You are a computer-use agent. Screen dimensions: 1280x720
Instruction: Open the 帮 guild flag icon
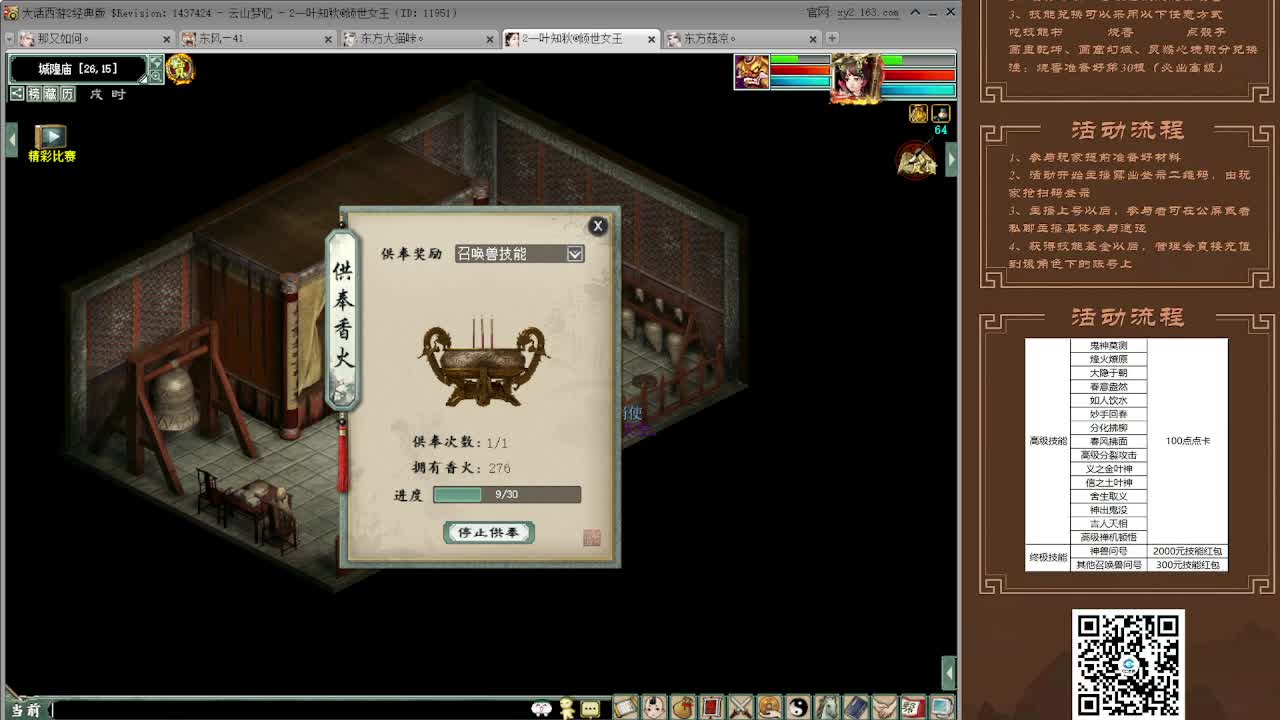(x=912, y=708)
